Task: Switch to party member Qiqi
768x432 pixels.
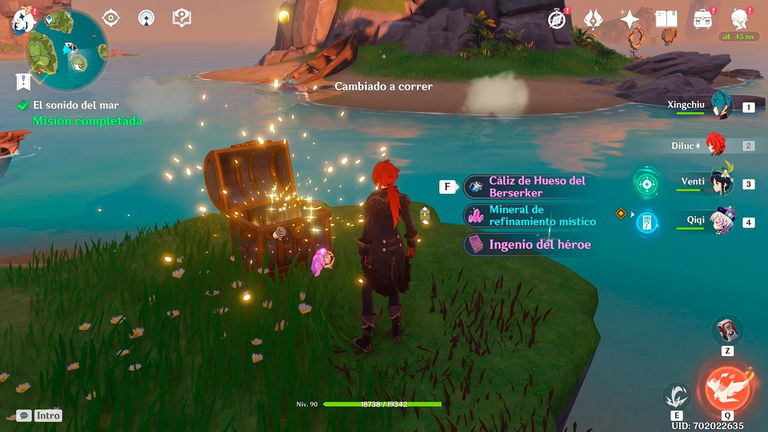Action: 721,221
